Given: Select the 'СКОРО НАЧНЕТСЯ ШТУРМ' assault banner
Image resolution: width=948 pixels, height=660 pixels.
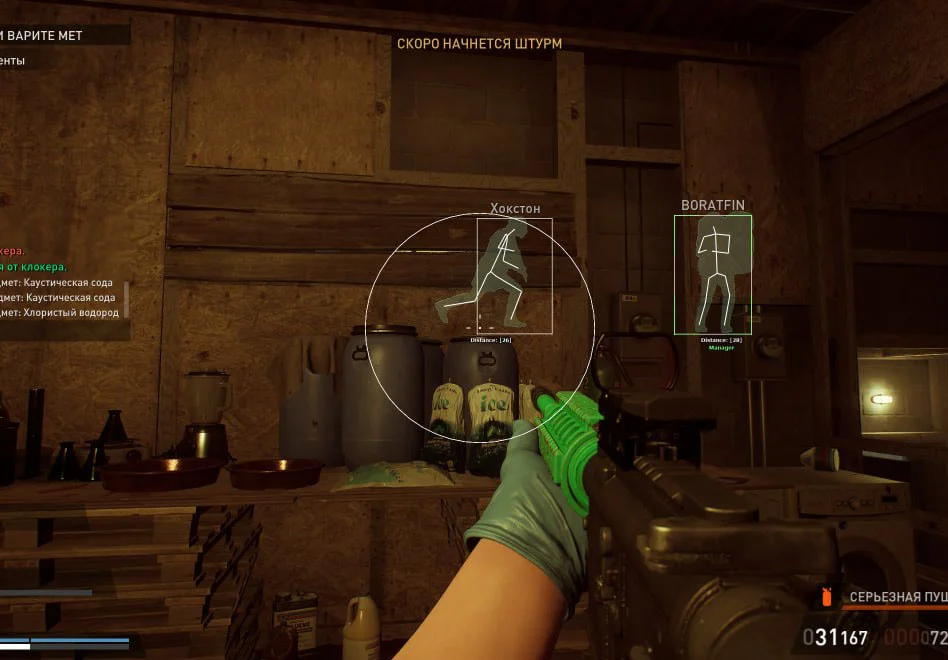Looking at the screenshot, I should (479, 44).
